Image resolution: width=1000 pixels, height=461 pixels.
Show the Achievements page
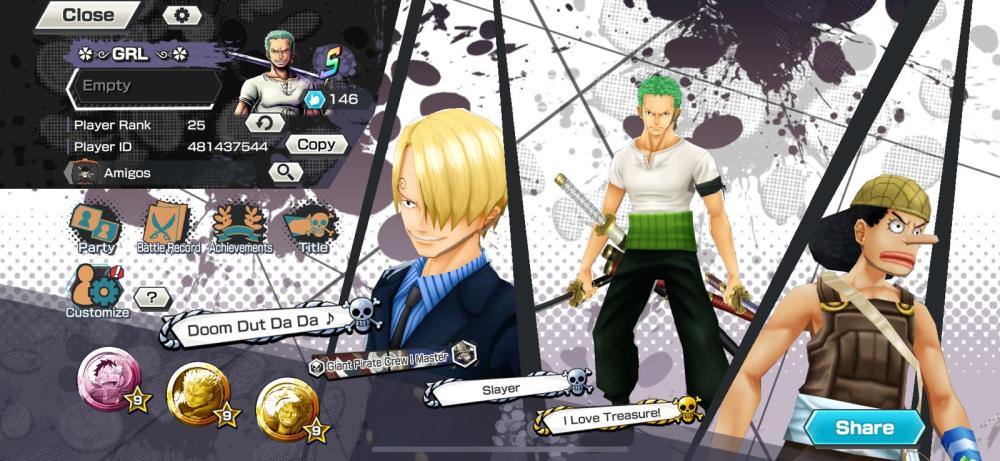pos(240,227)
